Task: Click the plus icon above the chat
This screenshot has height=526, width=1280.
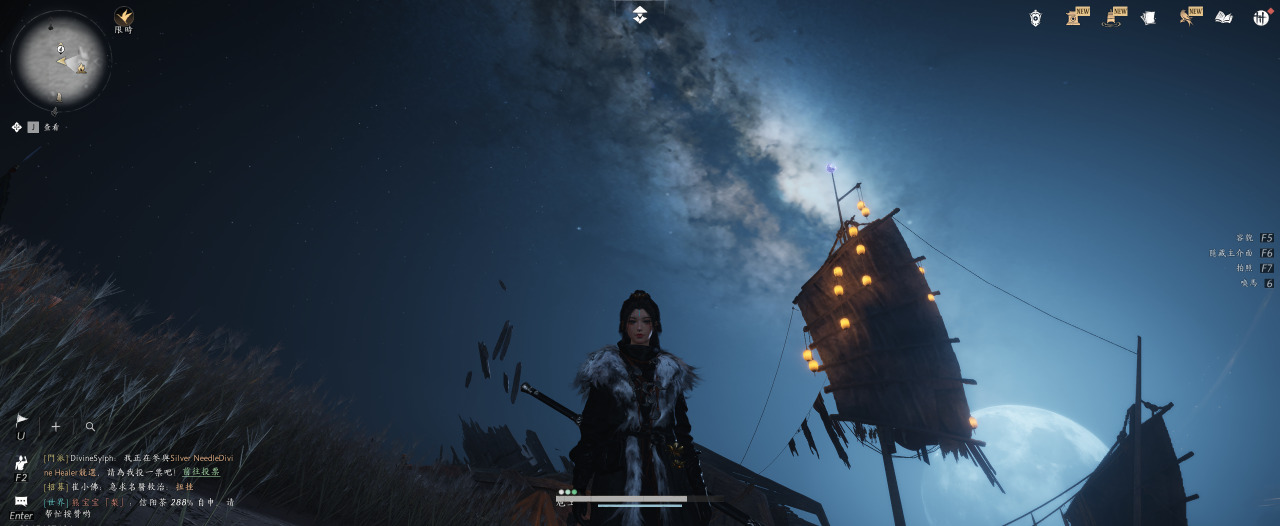Action: coord(56,426)
